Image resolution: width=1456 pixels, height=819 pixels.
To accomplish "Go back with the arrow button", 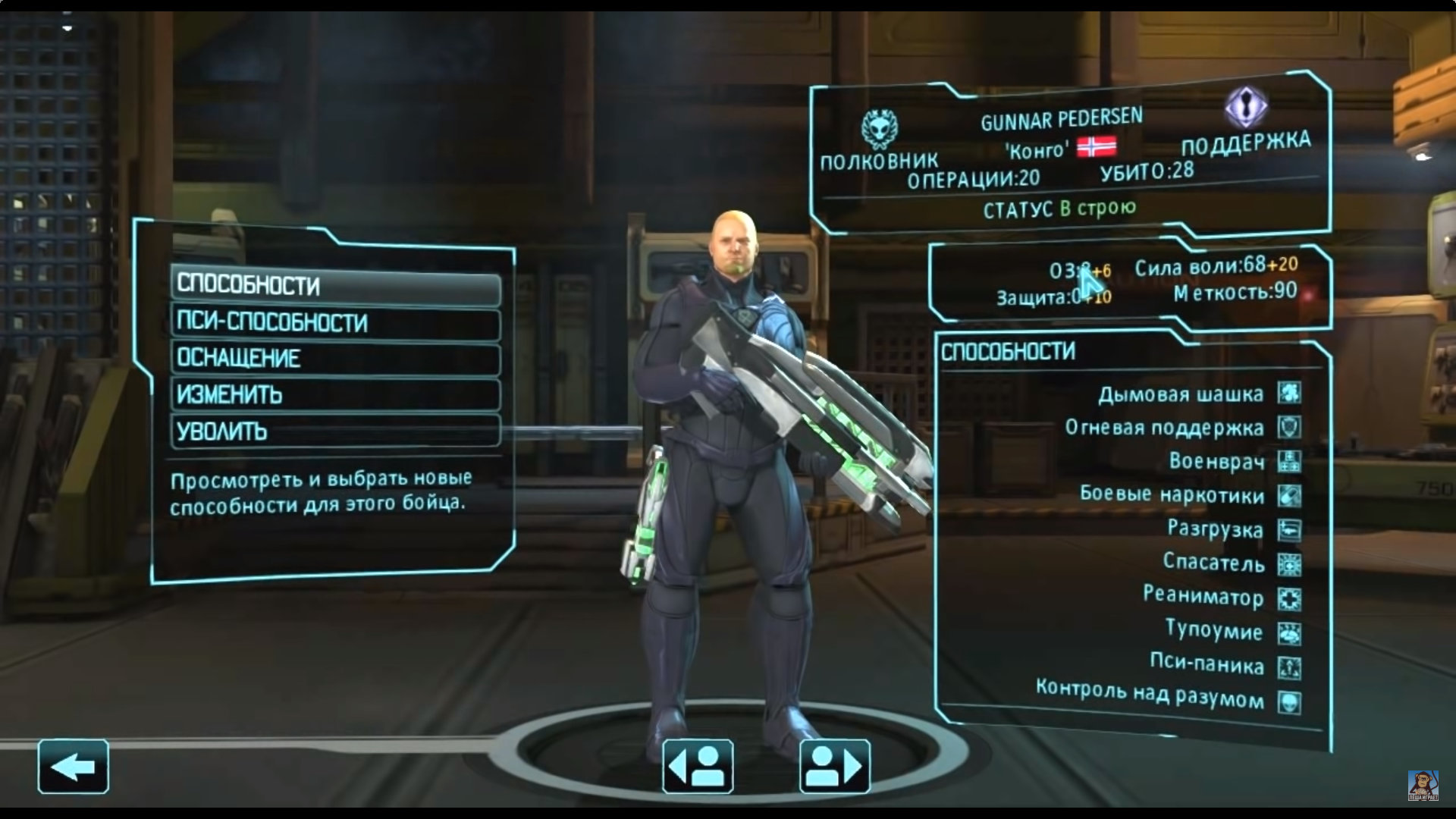I will point(73,767).
